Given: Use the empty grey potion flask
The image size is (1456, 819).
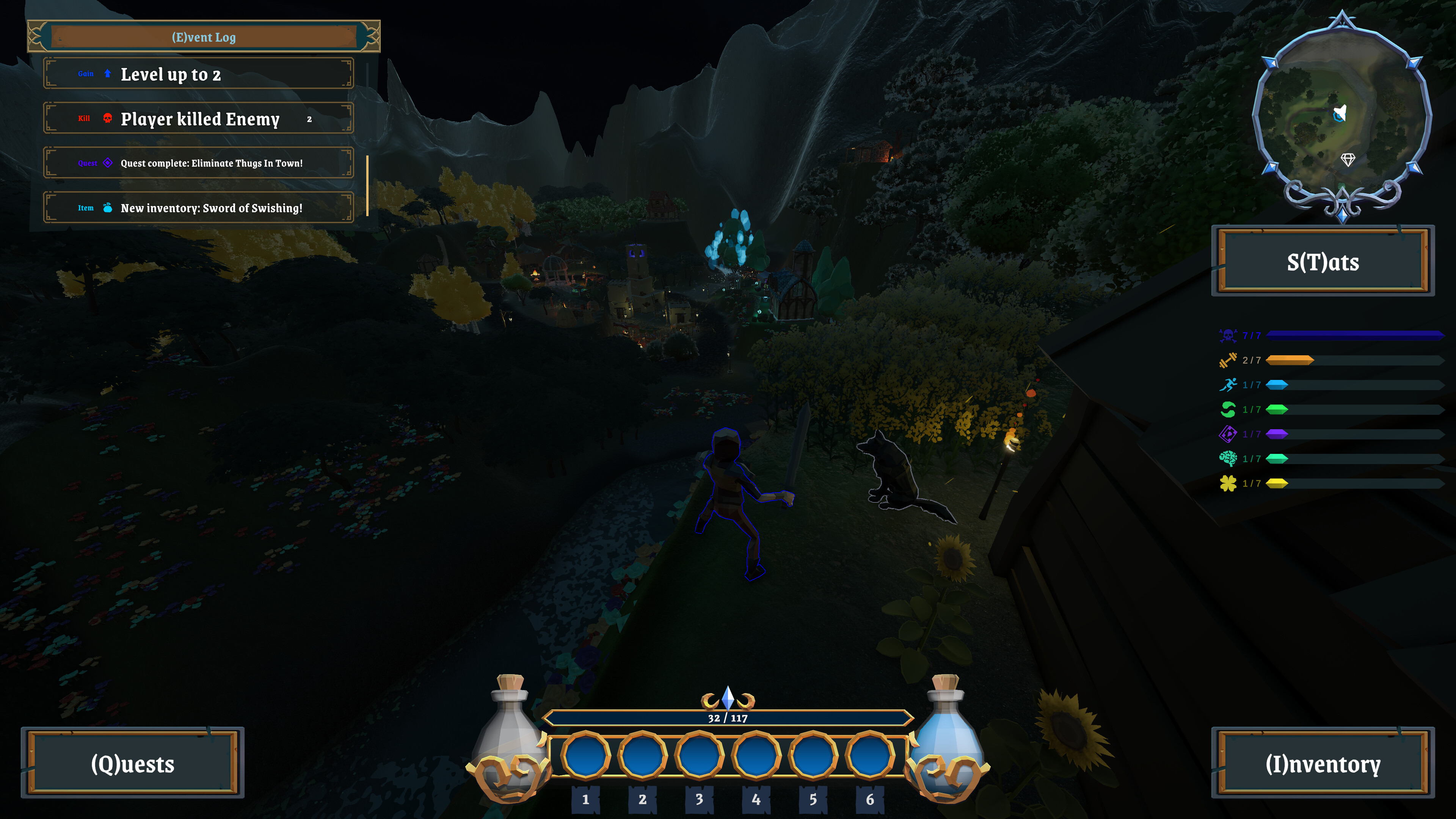Looking at the screenshot, I should (509, 735).
